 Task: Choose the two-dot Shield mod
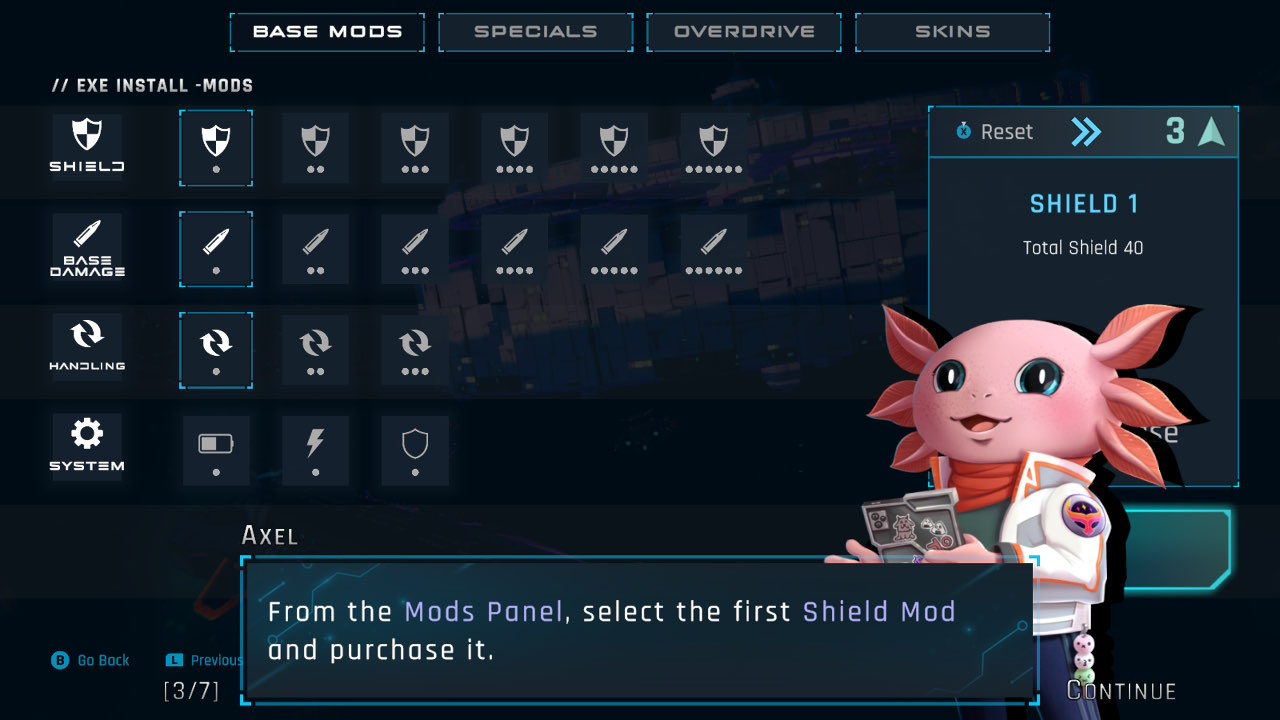(x=316, y=147)
